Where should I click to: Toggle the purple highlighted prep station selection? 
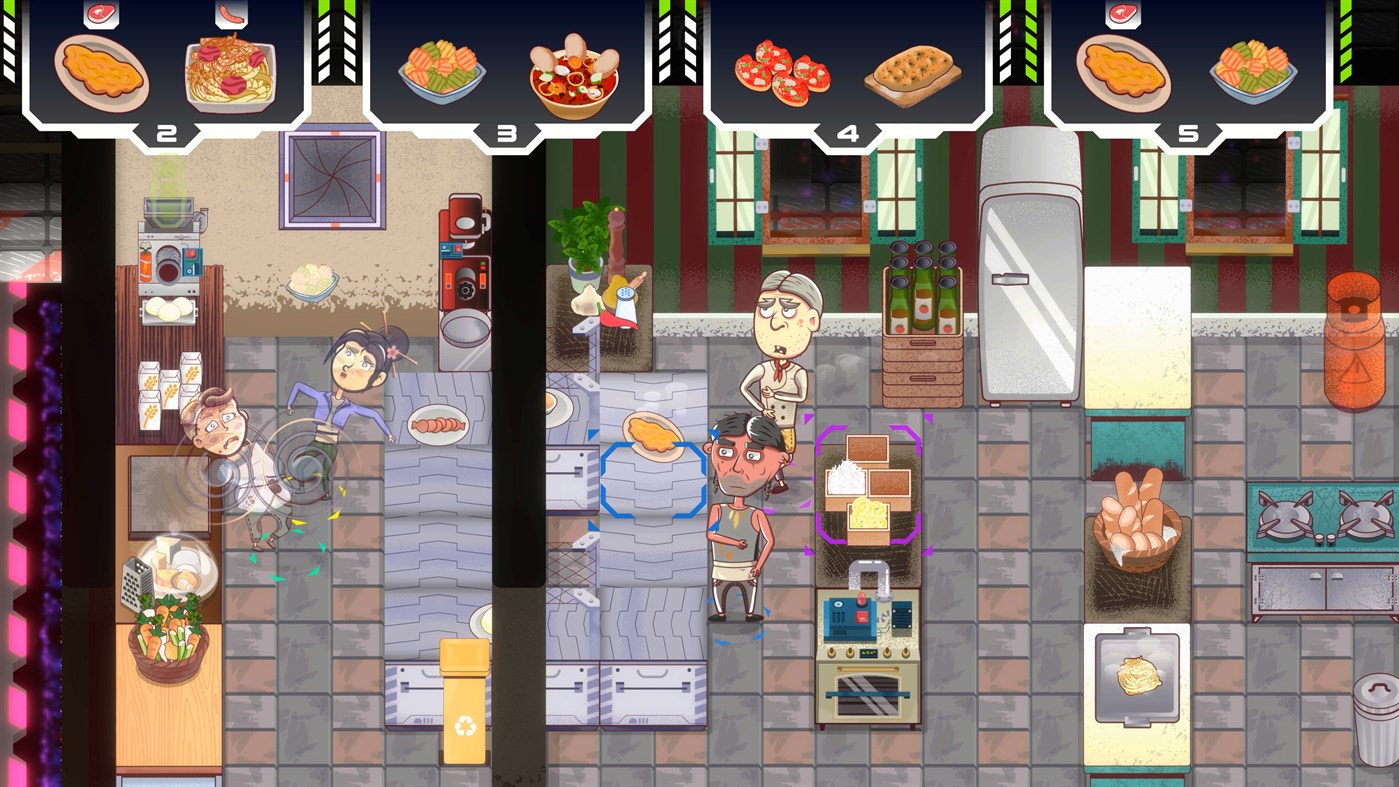tap(871, 485)
